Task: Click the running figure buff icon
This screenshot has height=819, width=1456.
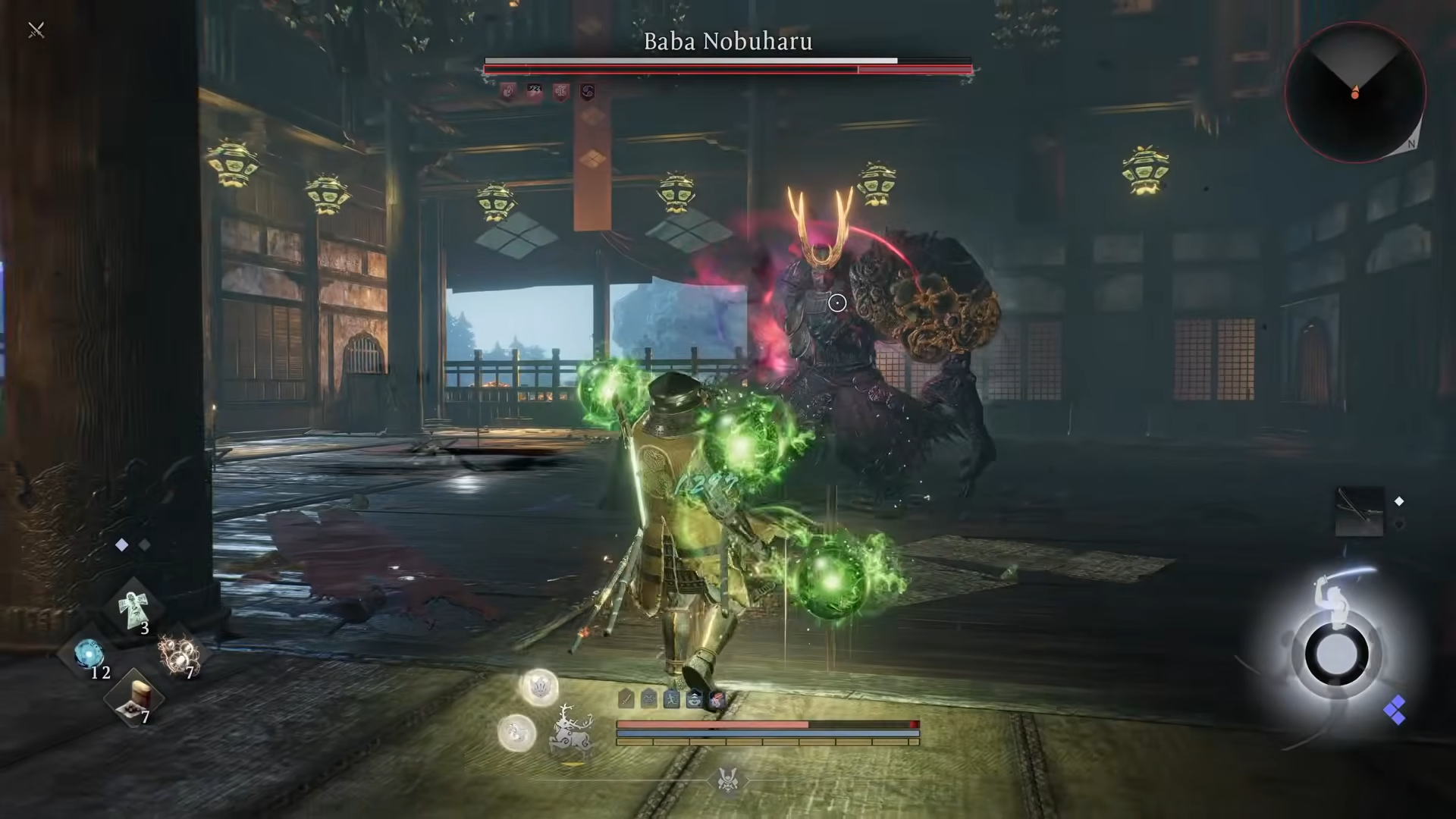Action: 671,698
